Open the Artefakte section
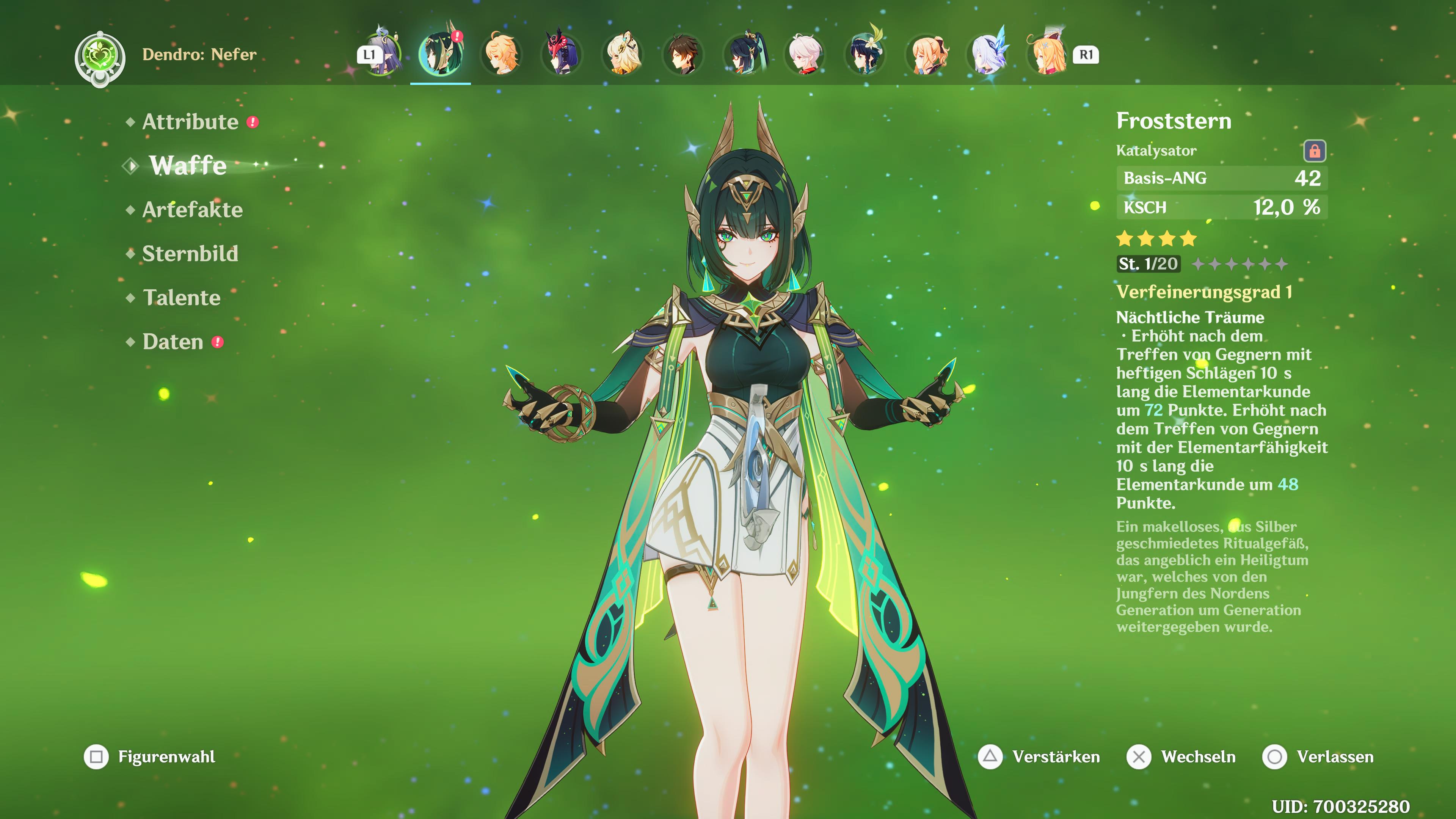Screen dimensions: 1456x819 click(x=192, y=210)
